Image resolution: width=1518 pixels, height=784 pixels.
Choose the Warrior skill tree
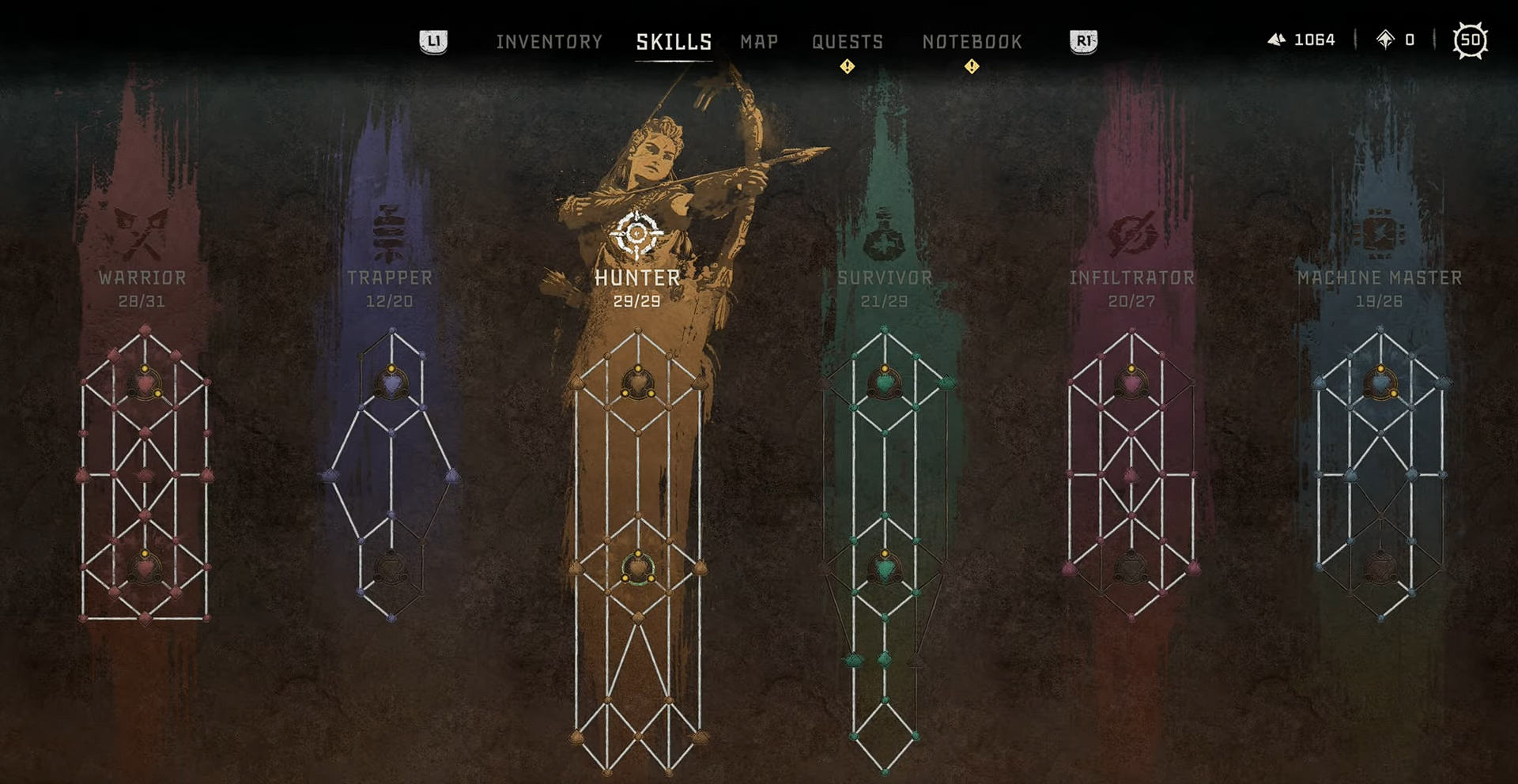[142, 278]
